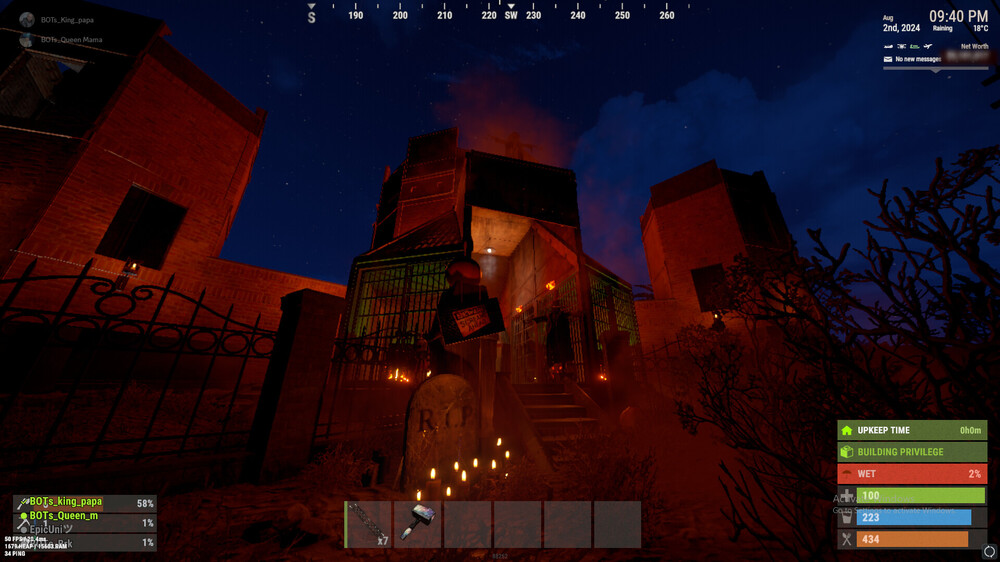Select BOTs_king_papa in the team list
Screen dimensions: 1000x562
pyautogui.click(x=66, y=502)
